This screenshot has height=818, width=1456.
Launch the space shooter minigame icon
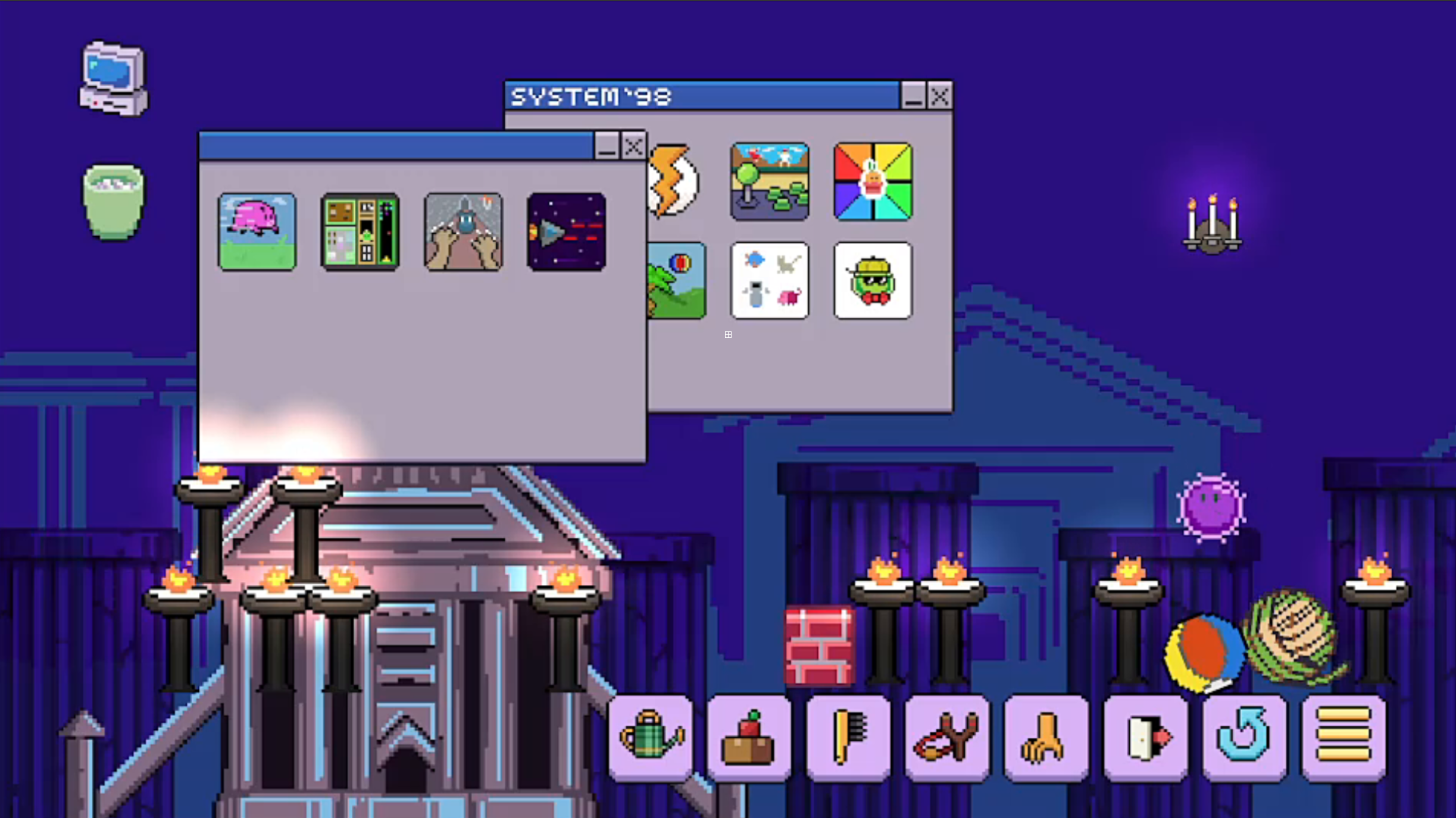(x=566, y=231)
